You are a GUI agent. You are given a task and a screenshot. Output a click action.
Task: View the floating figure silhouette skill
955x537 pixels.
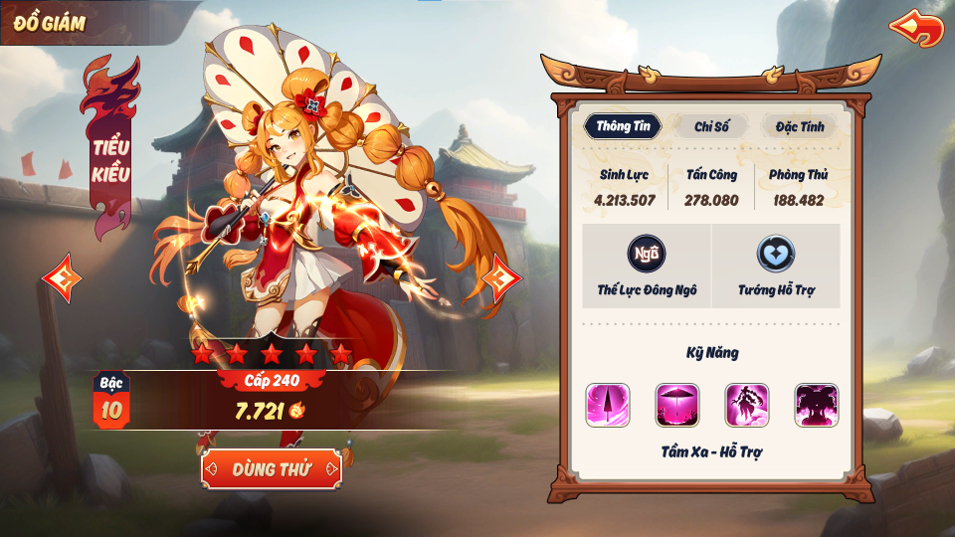(x=747, y=405)
